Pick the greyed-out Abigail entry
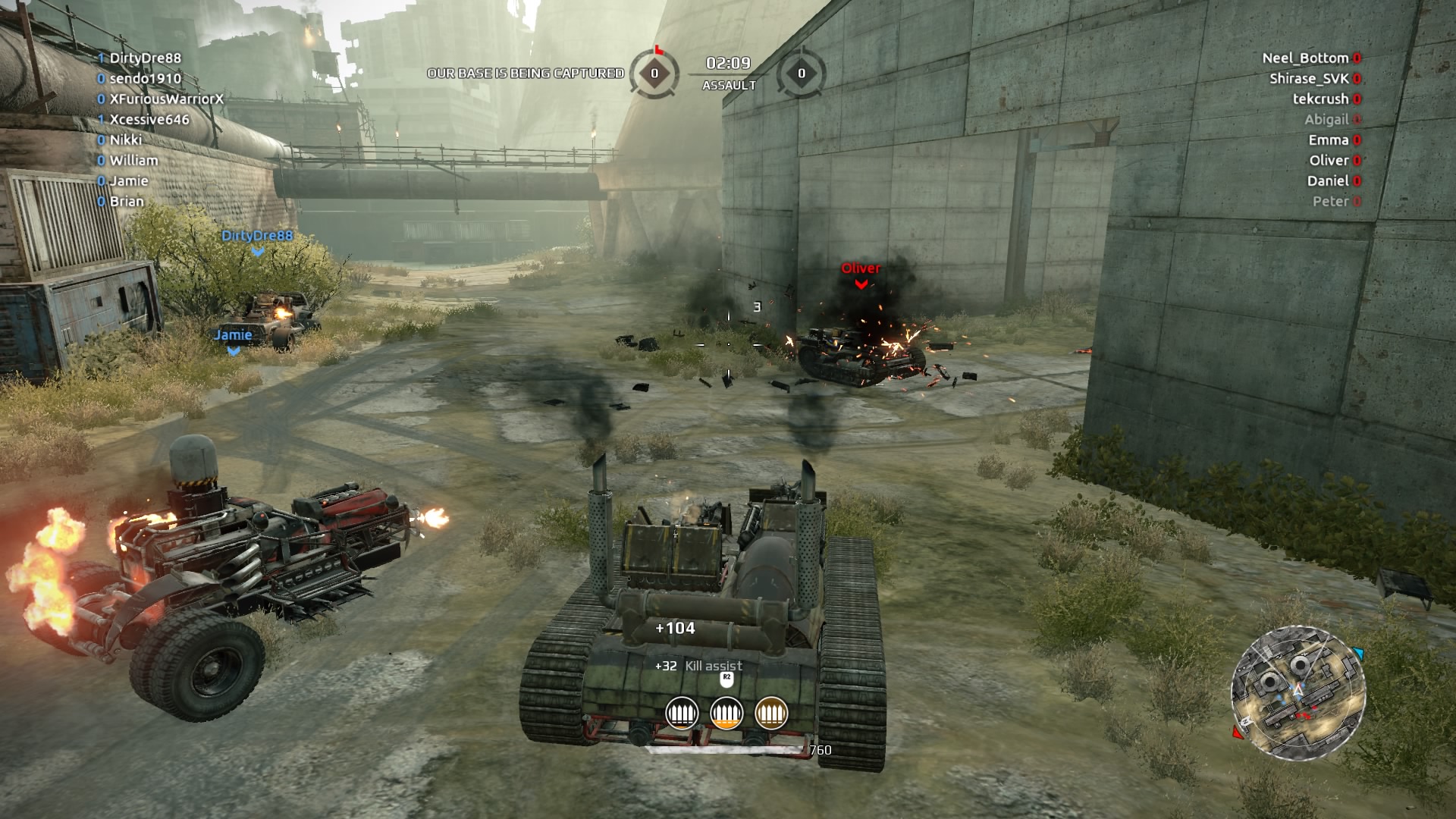The image size is (1456, 819). [1326, 119]
